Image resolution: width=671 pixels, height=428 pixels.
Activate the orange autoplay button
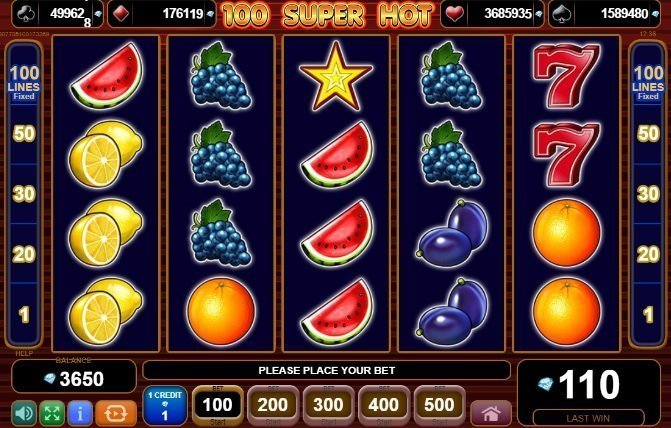coord(116,412)
